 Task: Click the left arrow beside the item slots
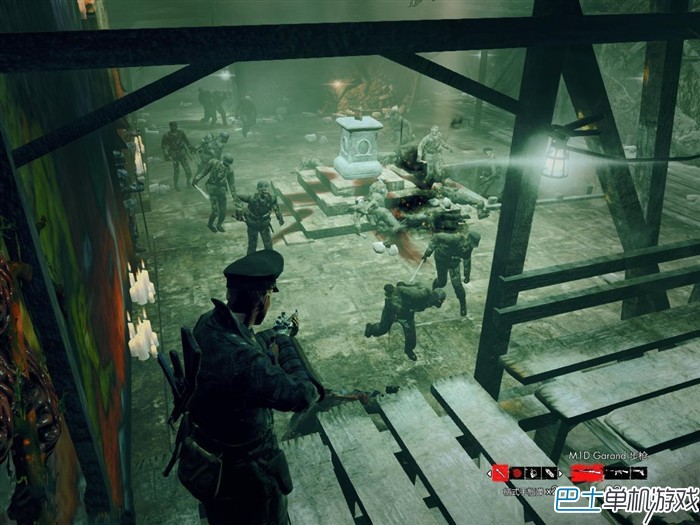490,472
